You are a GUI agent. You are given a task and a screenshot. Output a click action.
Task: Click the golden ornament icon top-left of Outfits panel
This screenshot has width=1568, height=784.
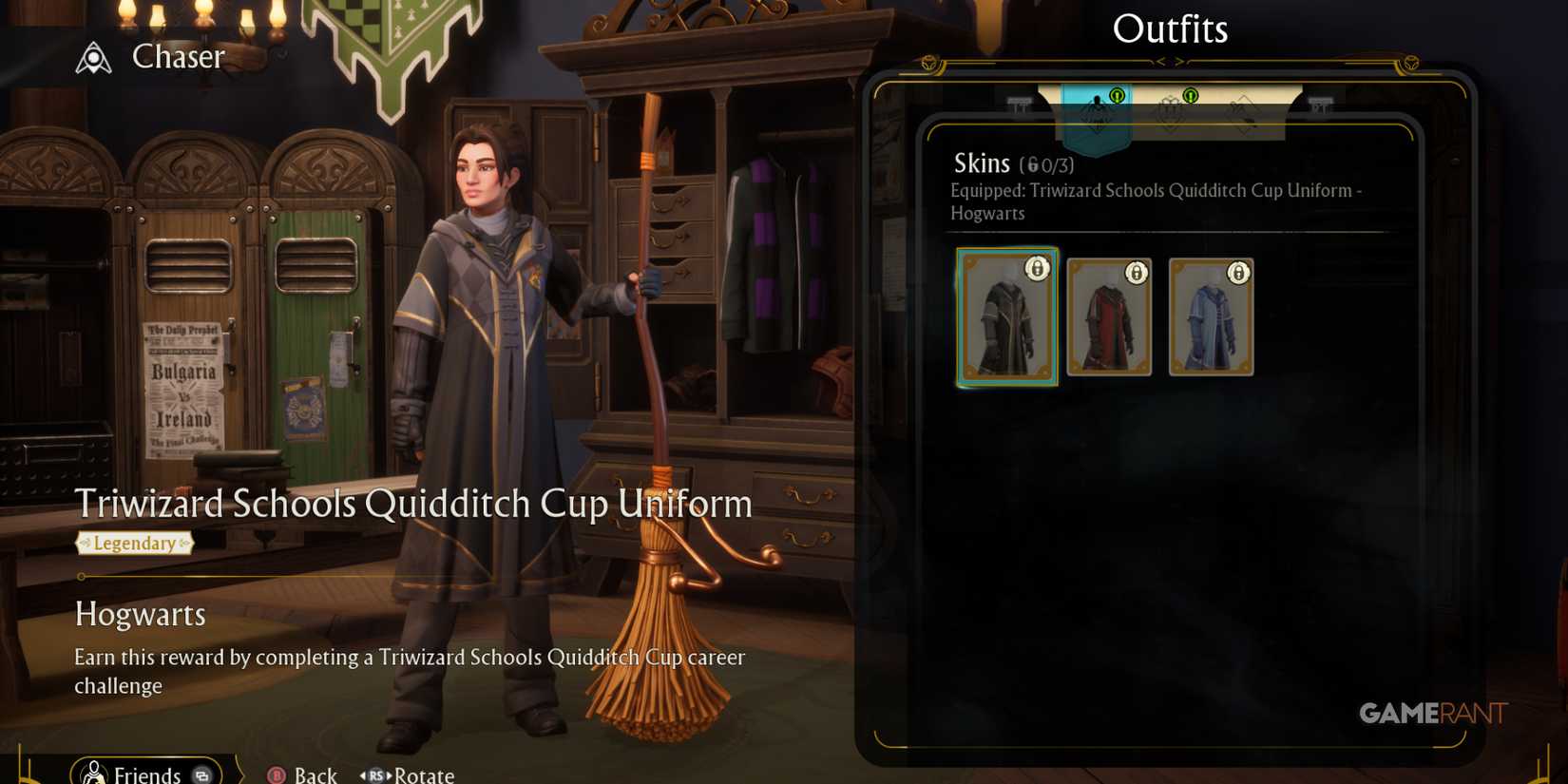click(929, 63)
